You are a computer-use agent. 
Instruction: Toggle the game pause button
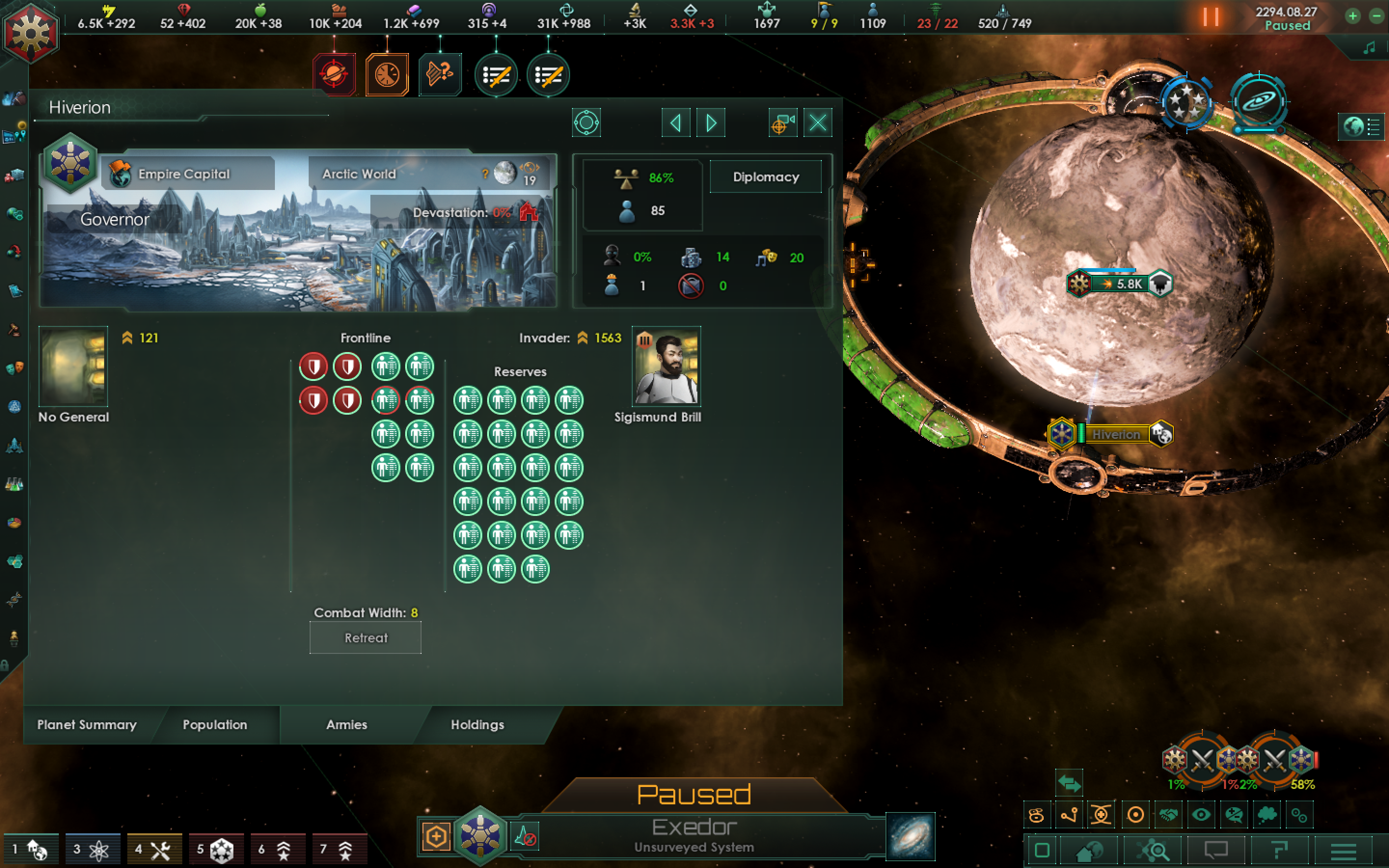pos(1211,17)
